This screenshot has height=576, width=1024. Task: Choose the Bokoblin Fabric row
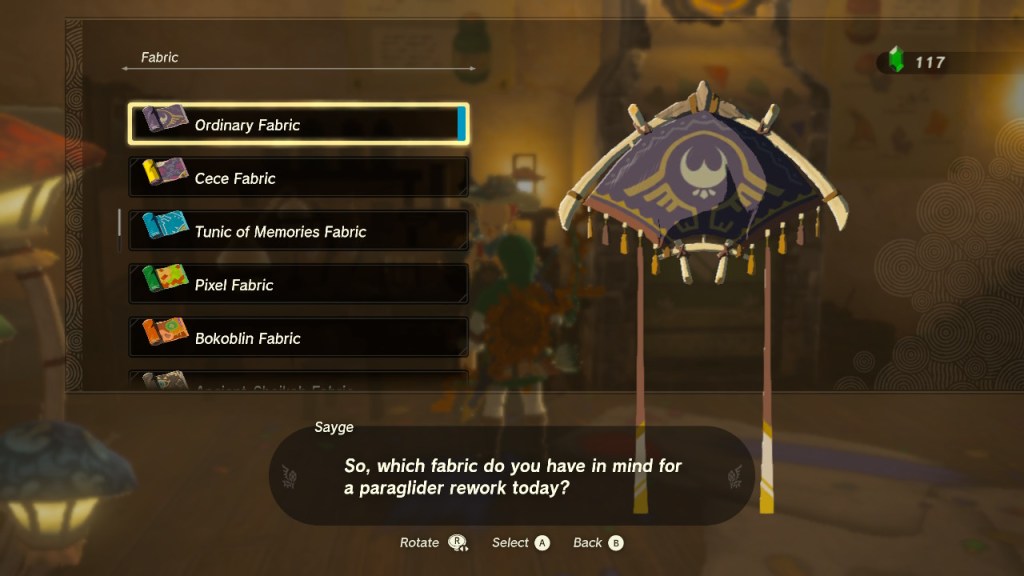[x=298, y=338]
